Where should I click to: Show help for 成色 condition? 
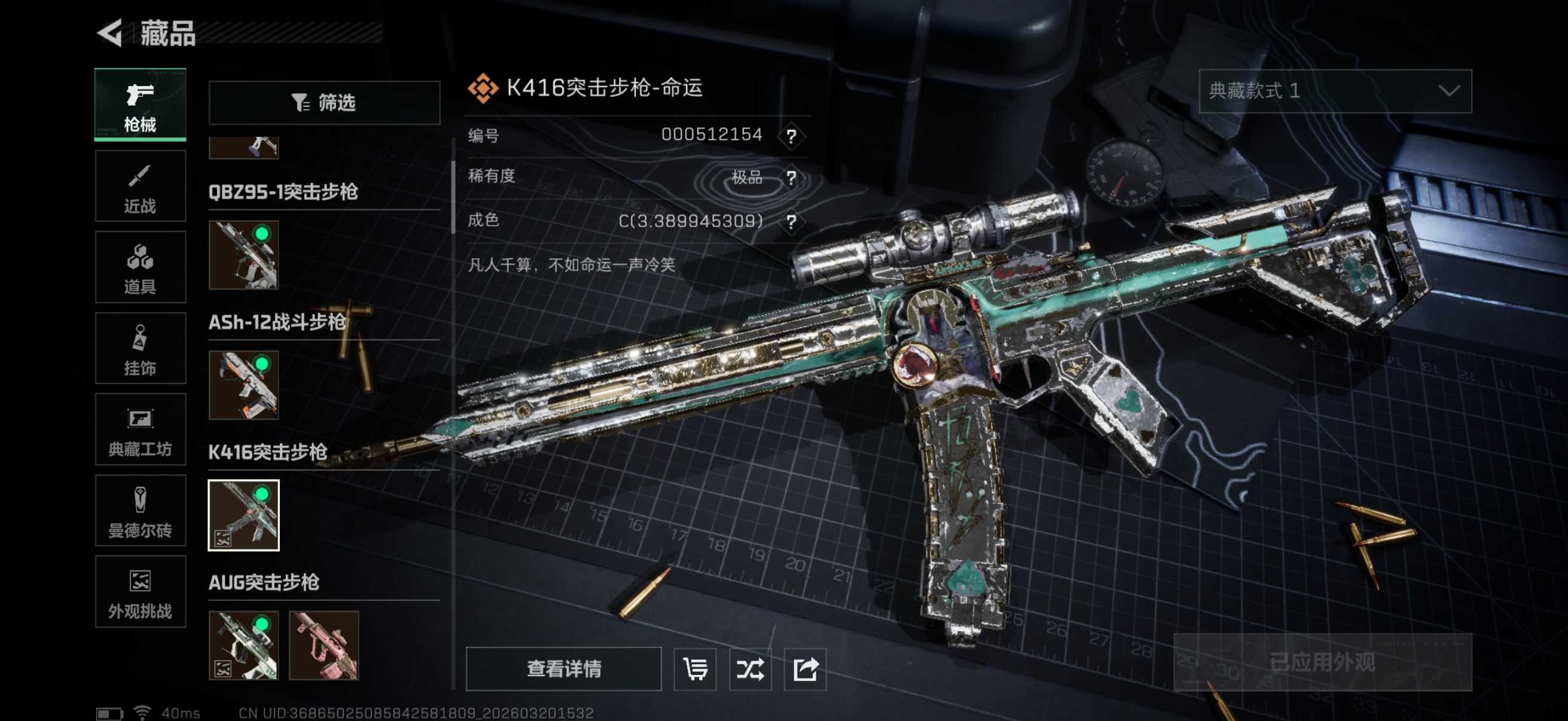tap(791, 221)
